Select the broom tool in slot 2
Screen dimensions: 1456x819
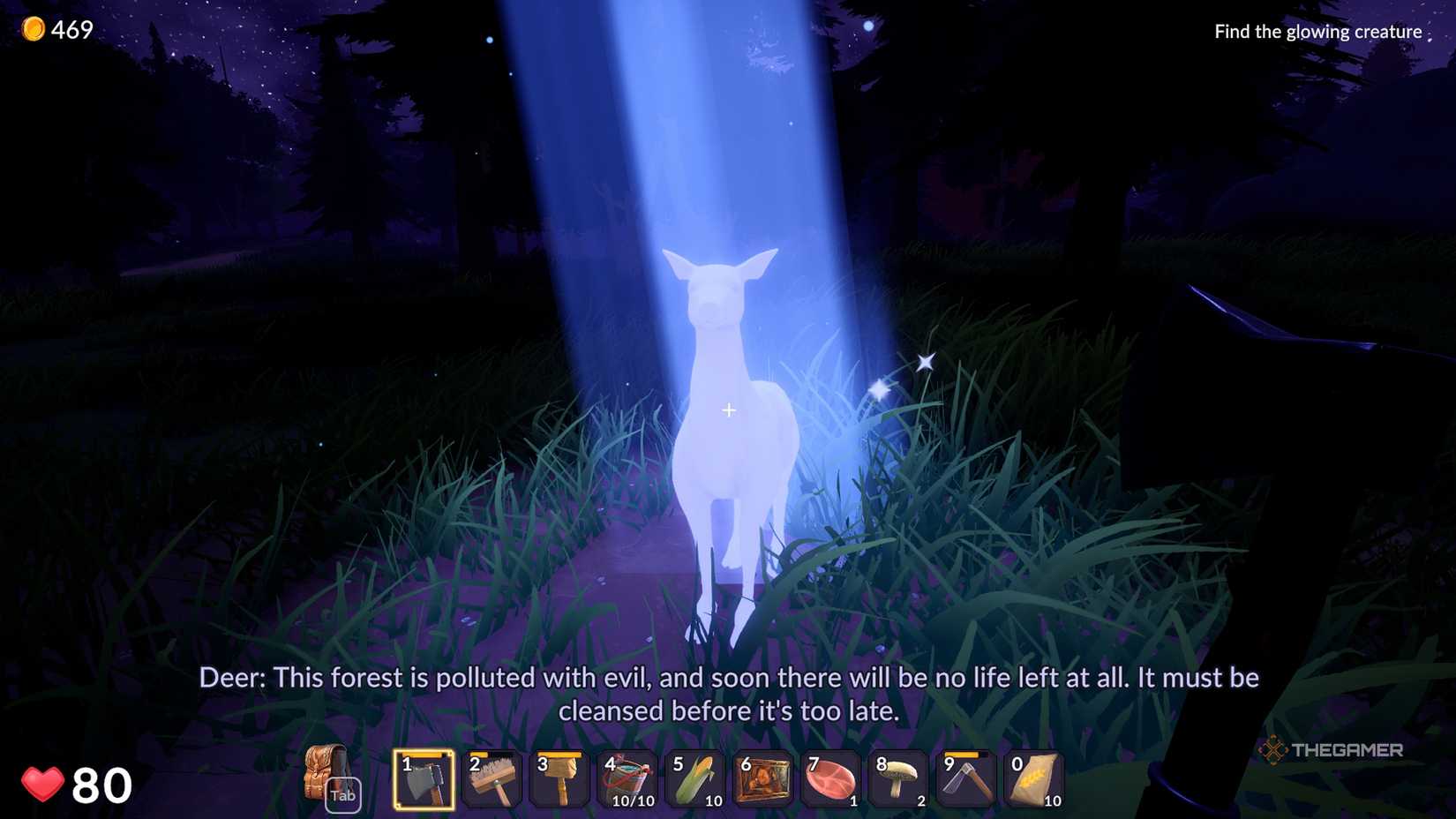point(492,780)
